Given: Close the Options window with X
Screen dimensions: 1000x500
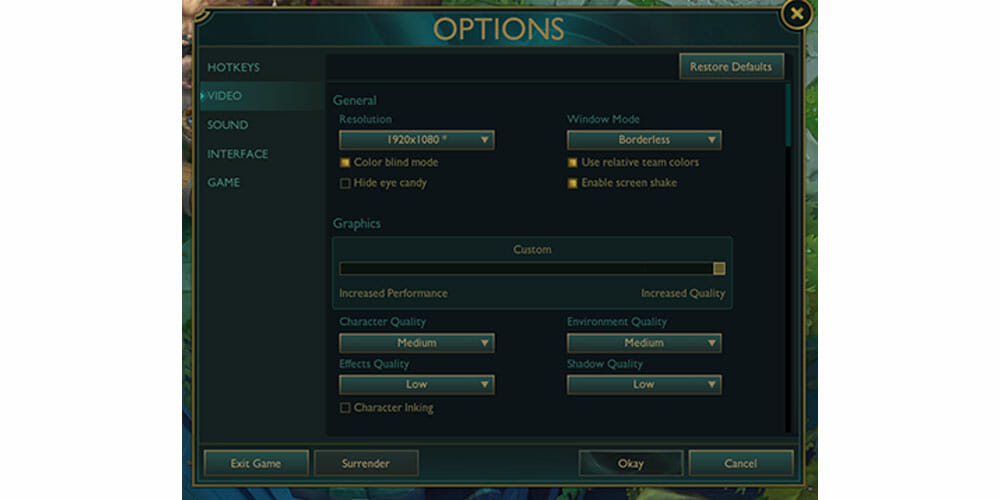Looking at the screenshot, I should pyautogui.click(x=796, y=14).
